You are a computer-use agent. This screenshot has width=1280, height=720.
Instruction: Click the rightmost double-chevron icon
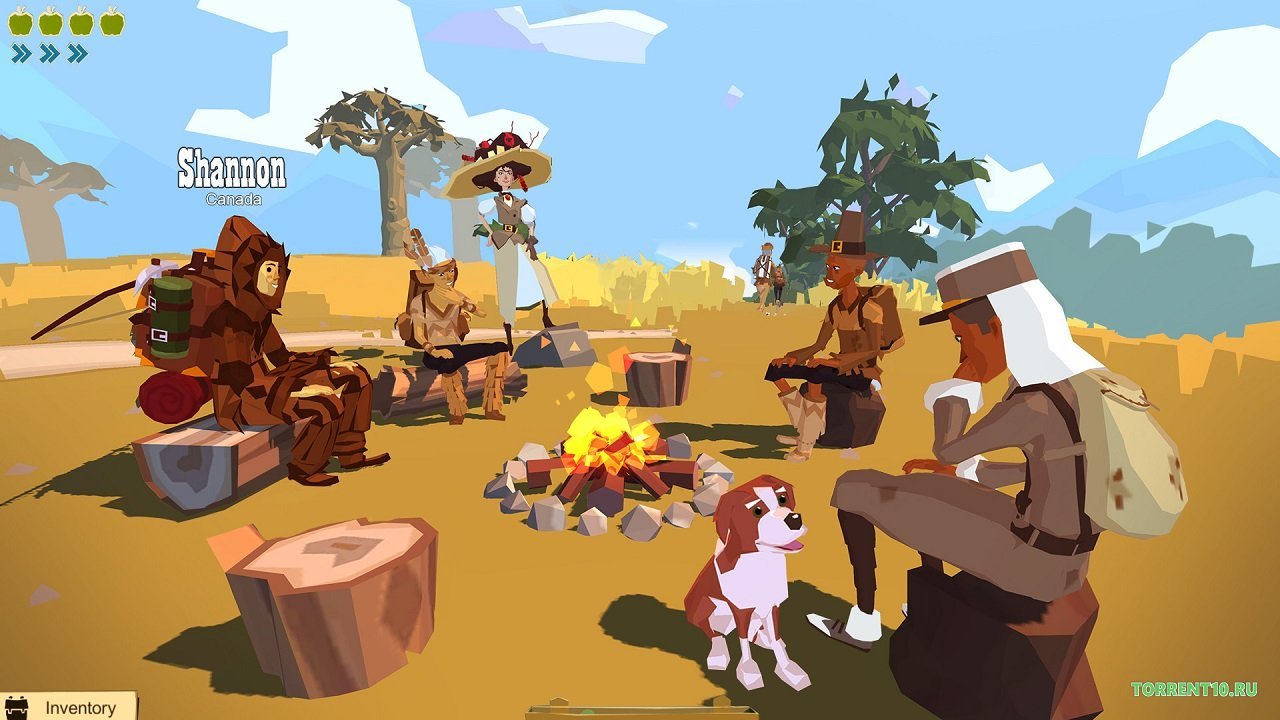point(77,52)
